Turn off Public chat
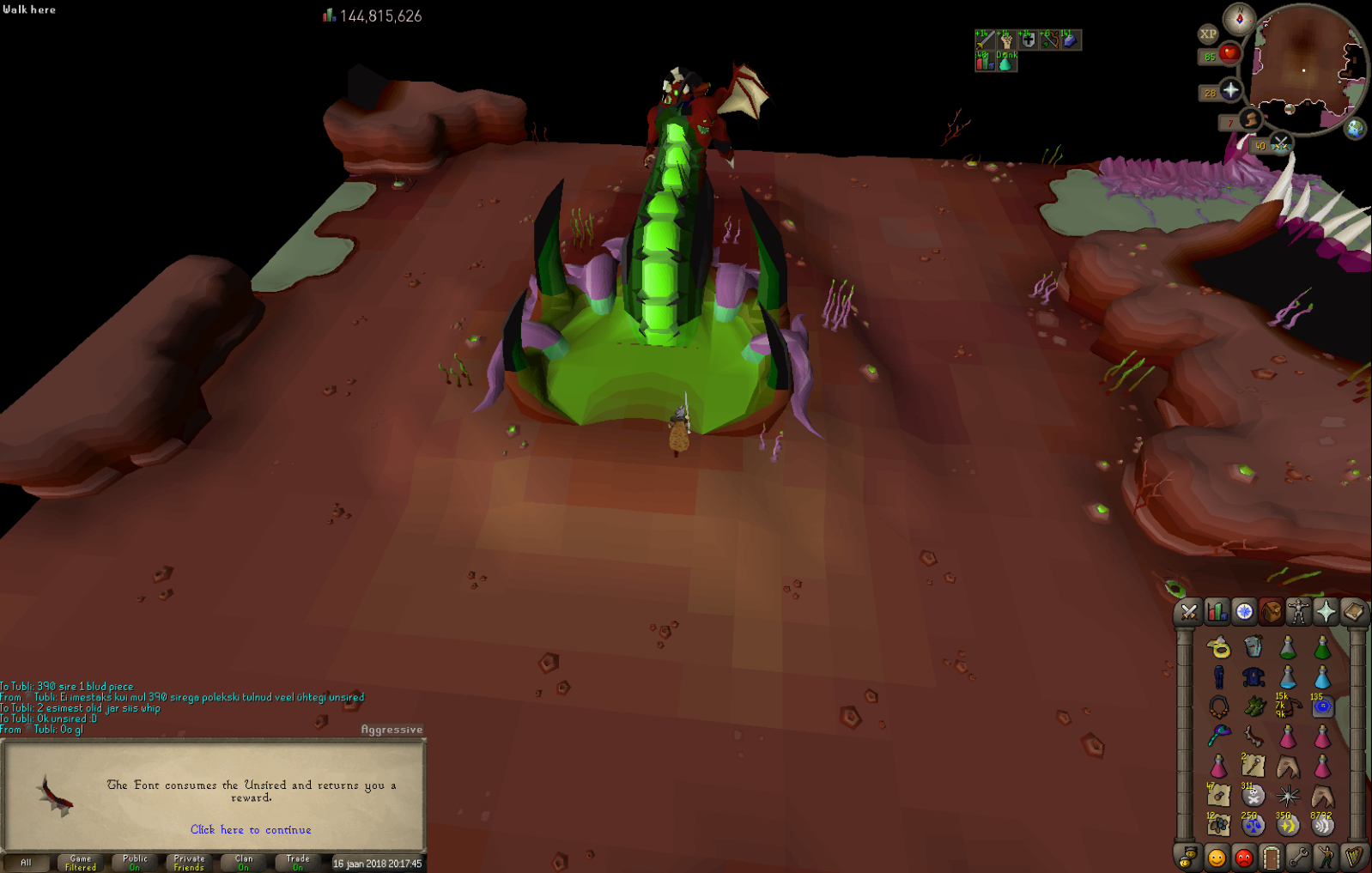 [x=134, y=862]
